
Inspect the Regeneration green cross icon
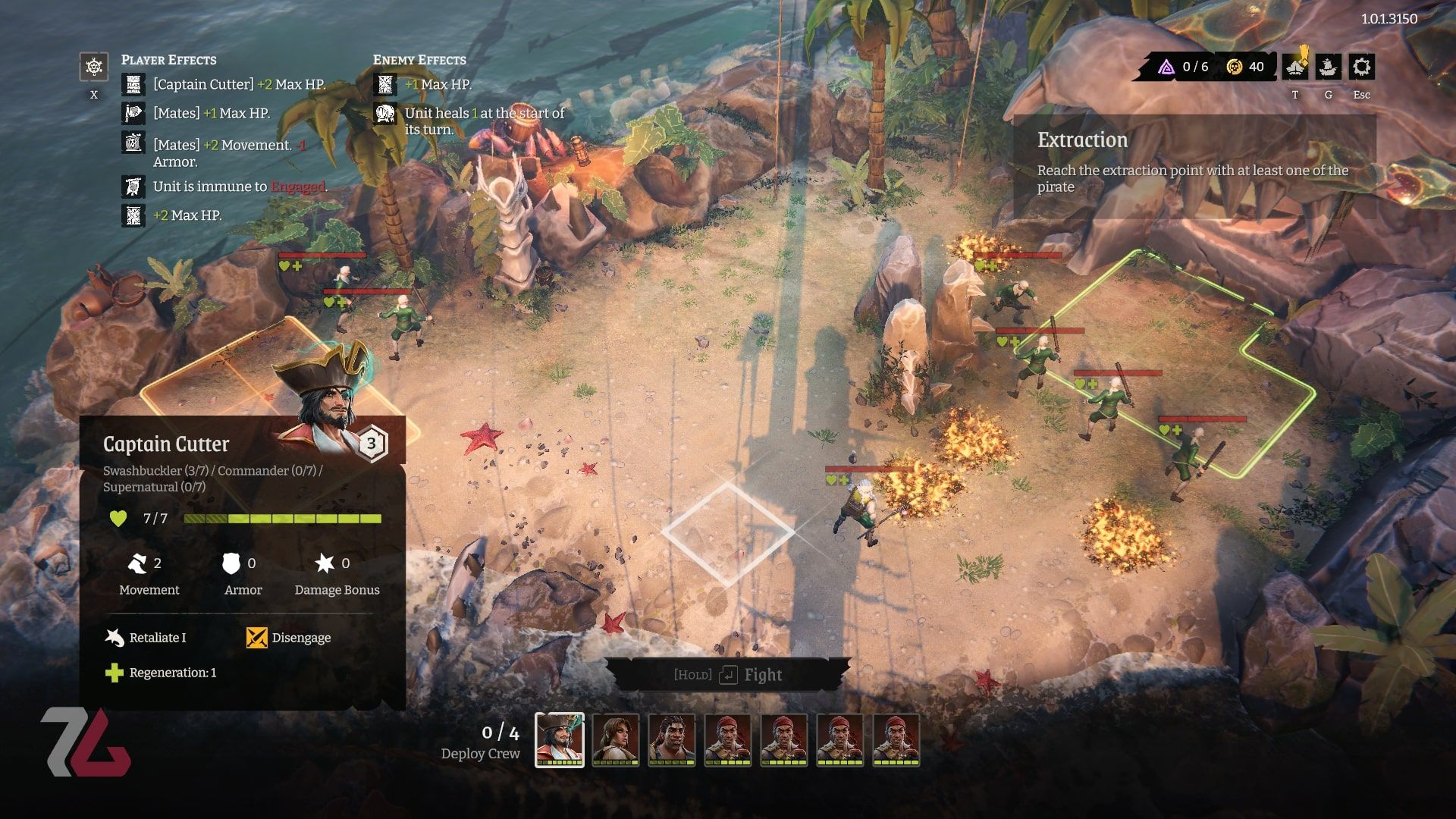click(115, 673)
